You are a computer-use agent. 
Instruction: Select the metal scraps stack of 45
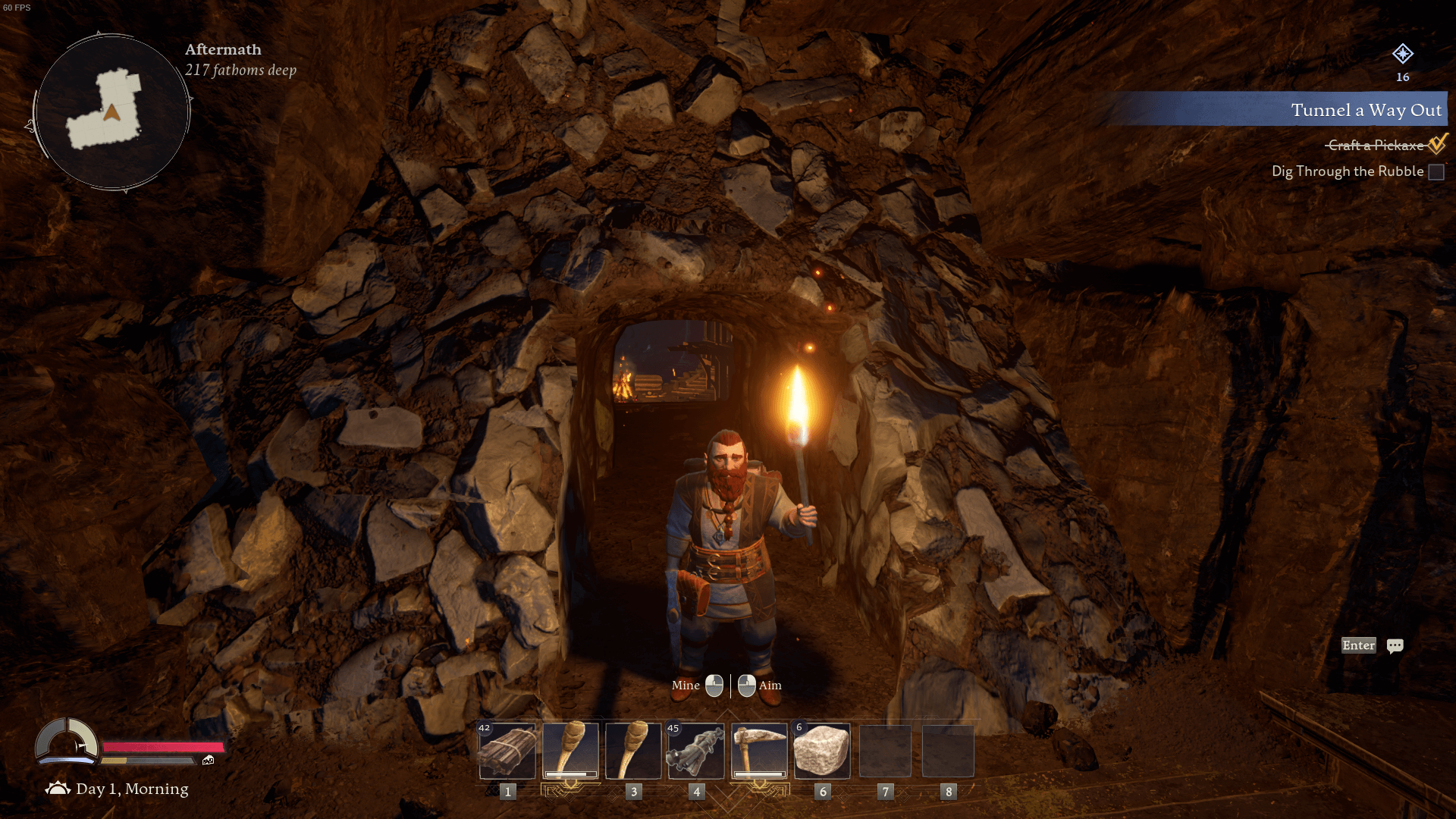pos(696,751)
